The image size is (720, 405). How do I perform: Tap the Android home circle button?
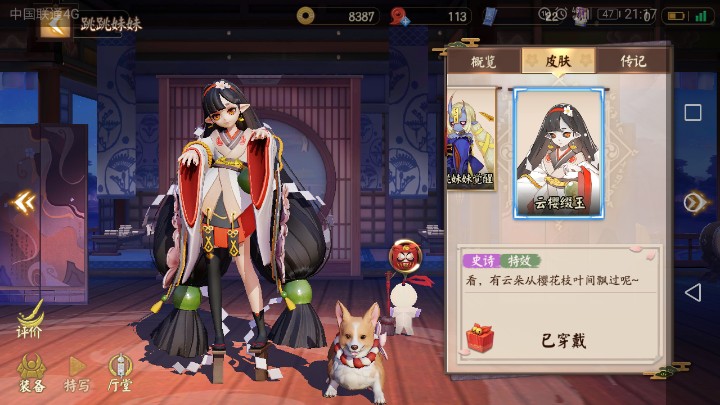coord(693,203)
